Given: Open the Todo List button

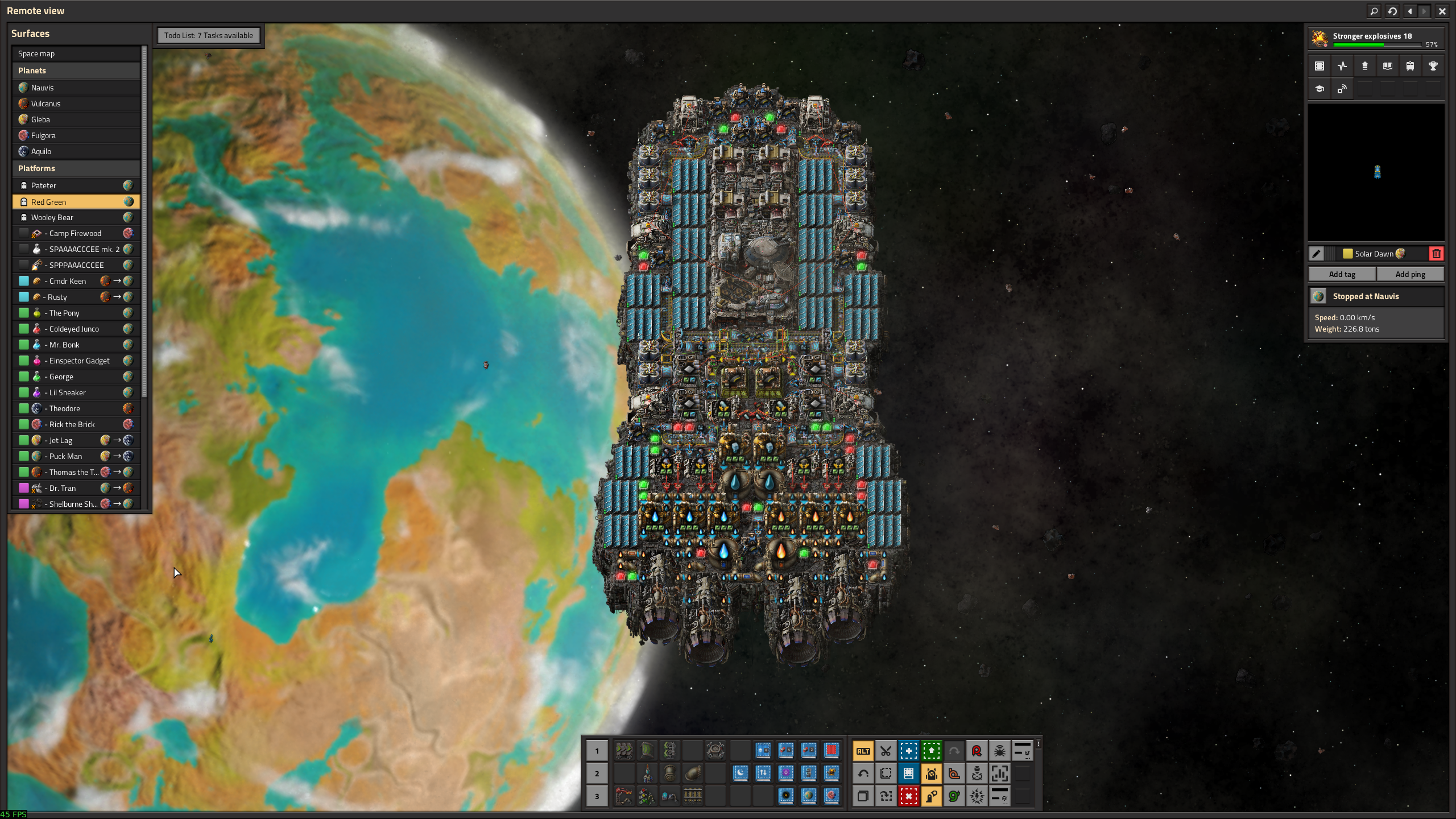Looking at the screenshot, I should 208,35.
